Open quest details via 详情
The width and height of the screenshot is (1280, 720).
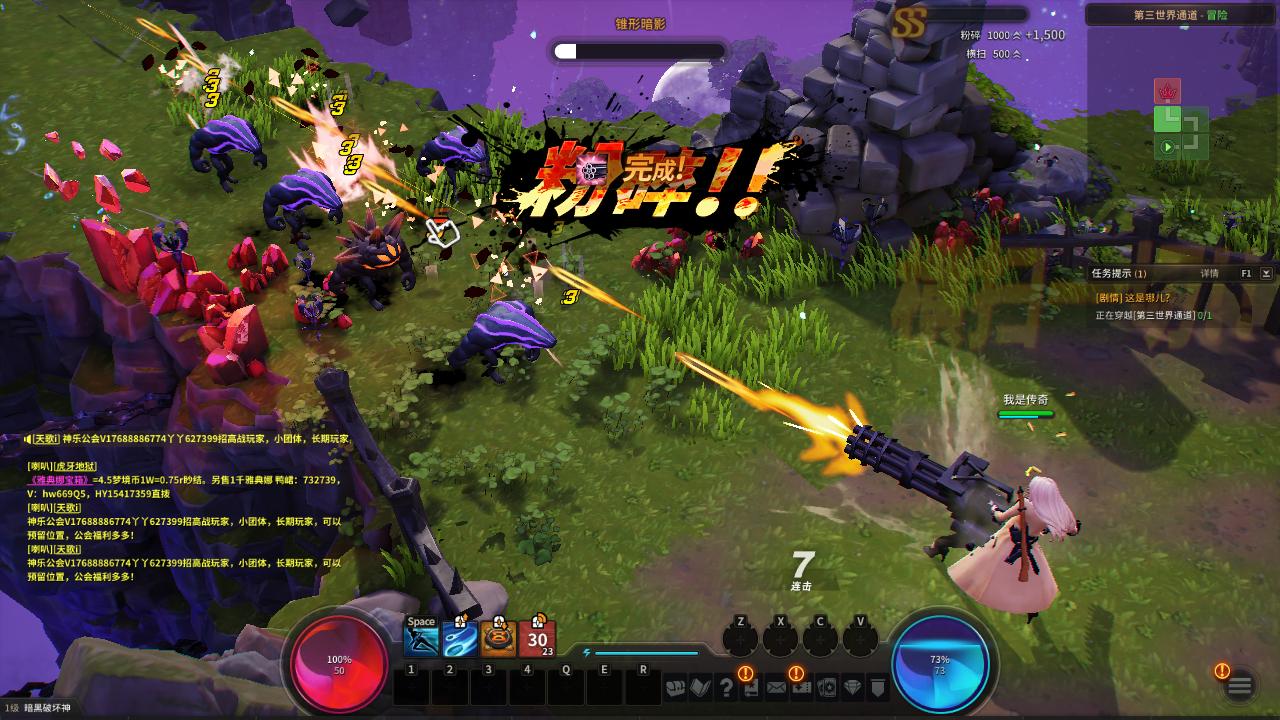coord(1210,273)
